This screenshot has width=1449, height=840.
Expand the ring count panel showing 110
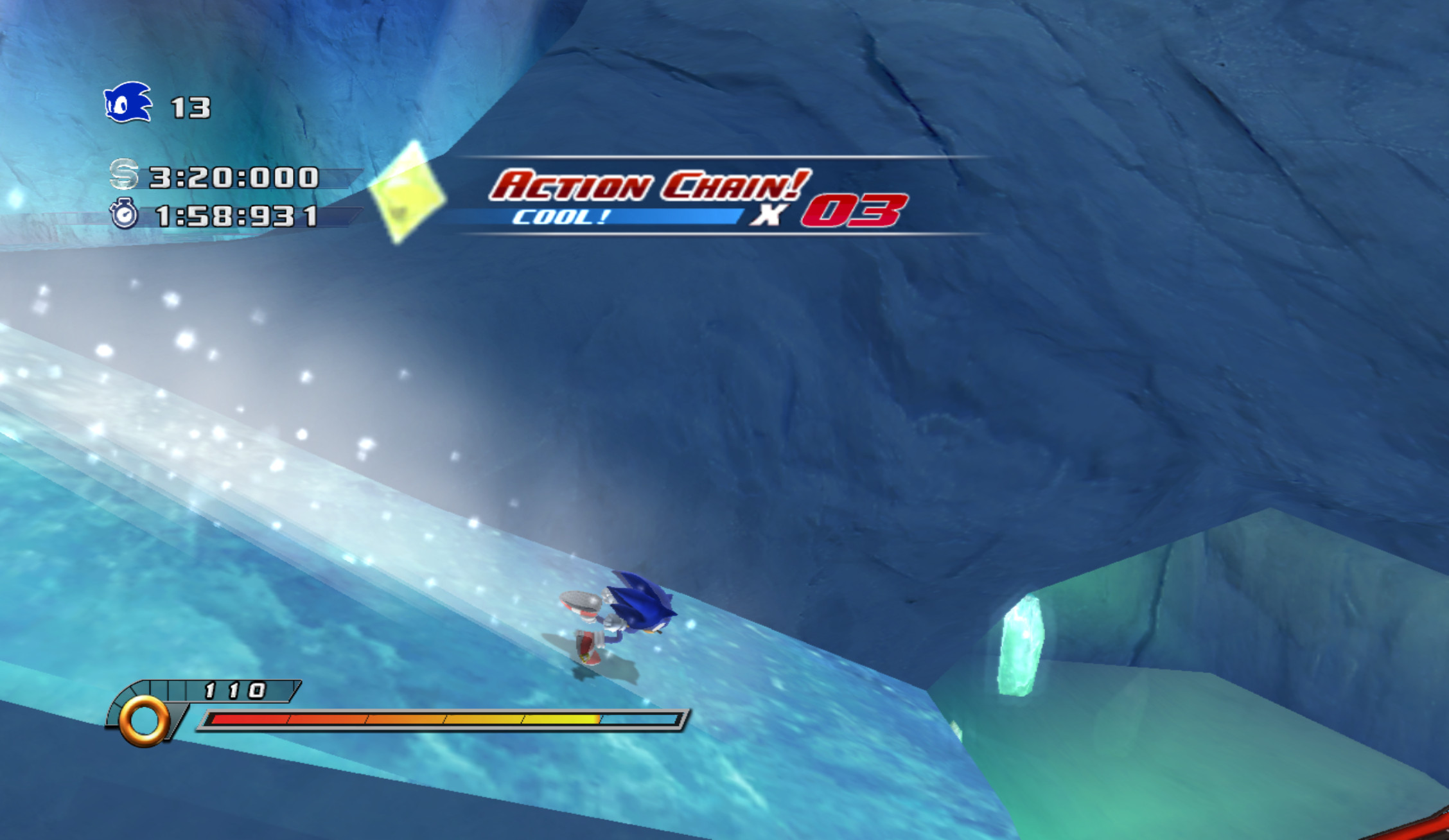pos(234,691)
